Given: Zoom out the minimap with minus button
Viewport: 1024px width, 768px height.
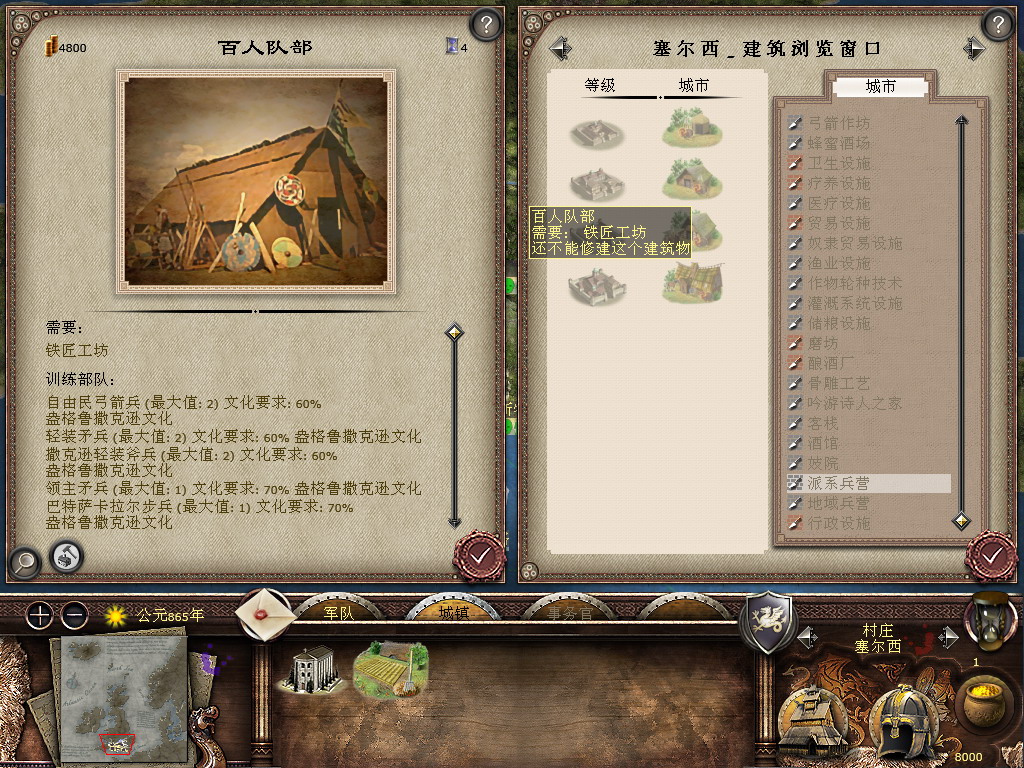Looking at the screenshot, I should pos(74,615).
